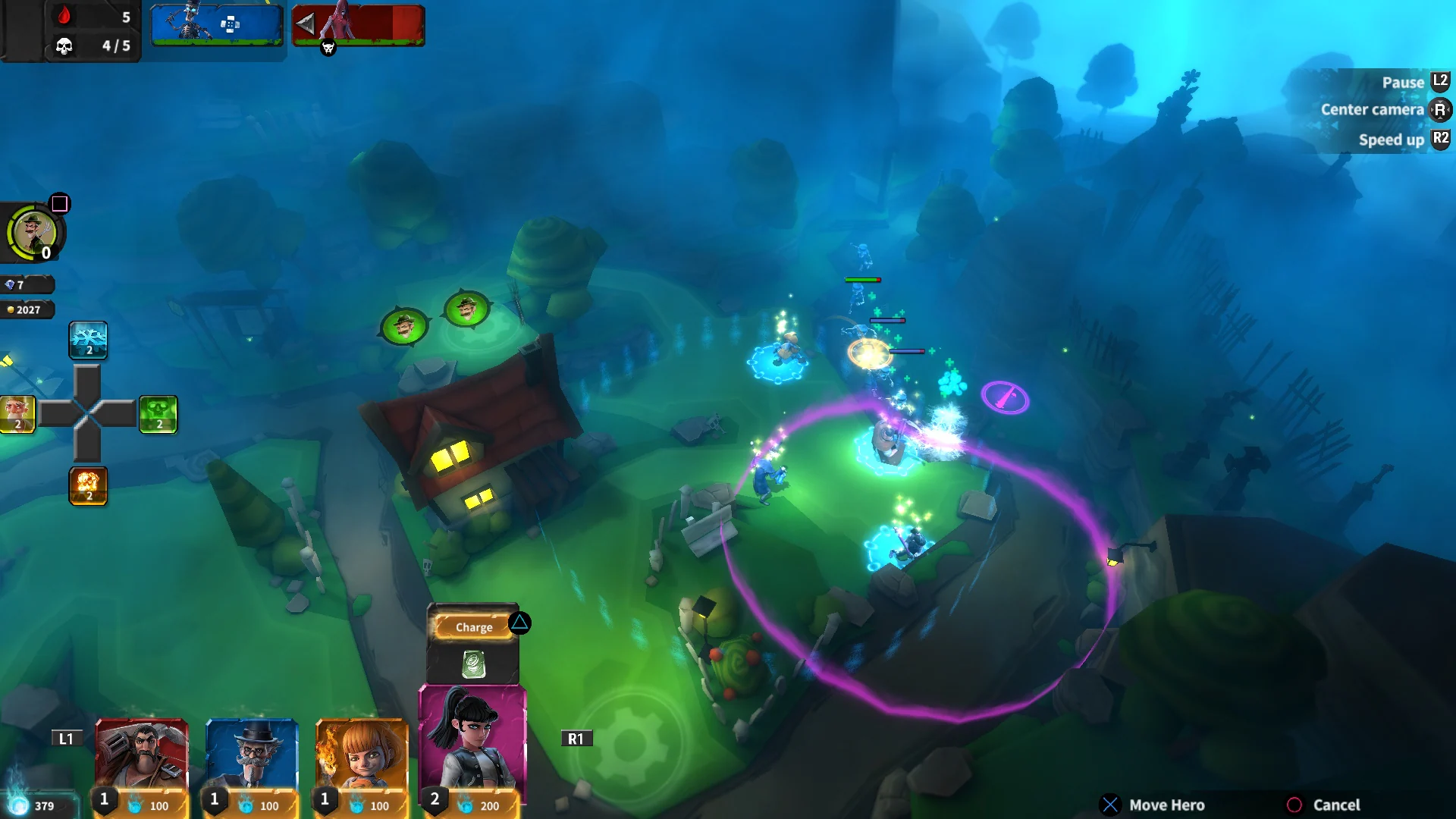
Task: Click the gold coin counter showing 2027
Action: [28, 309]
